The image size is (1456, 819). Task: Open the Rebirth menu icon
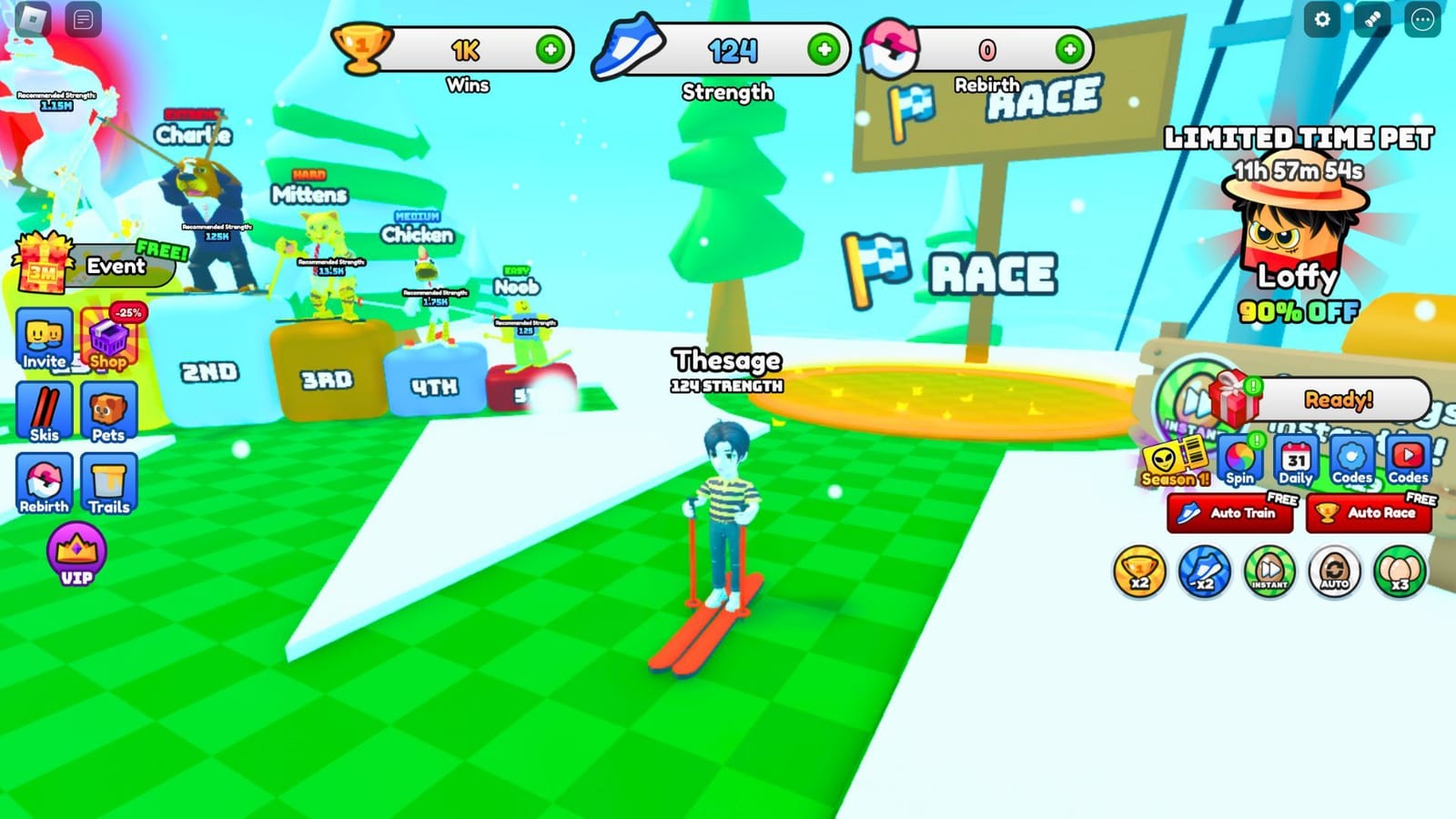pos(43,482)
